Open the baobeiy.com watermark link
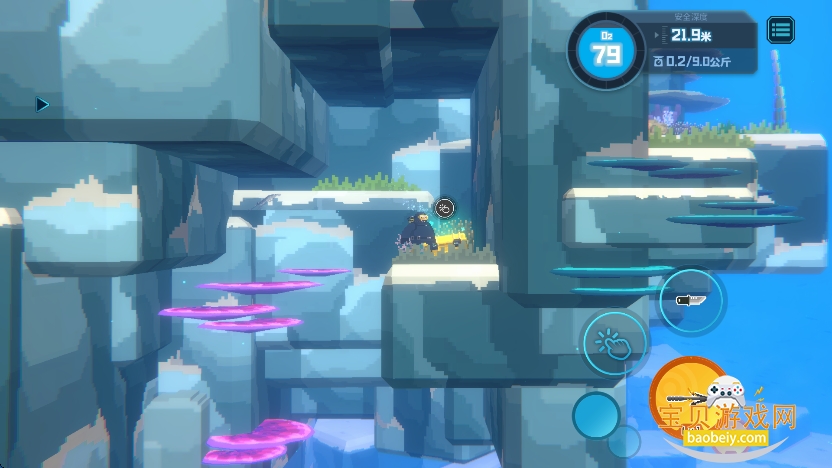The width and height of the screenshot is (832, 468). 725,438
